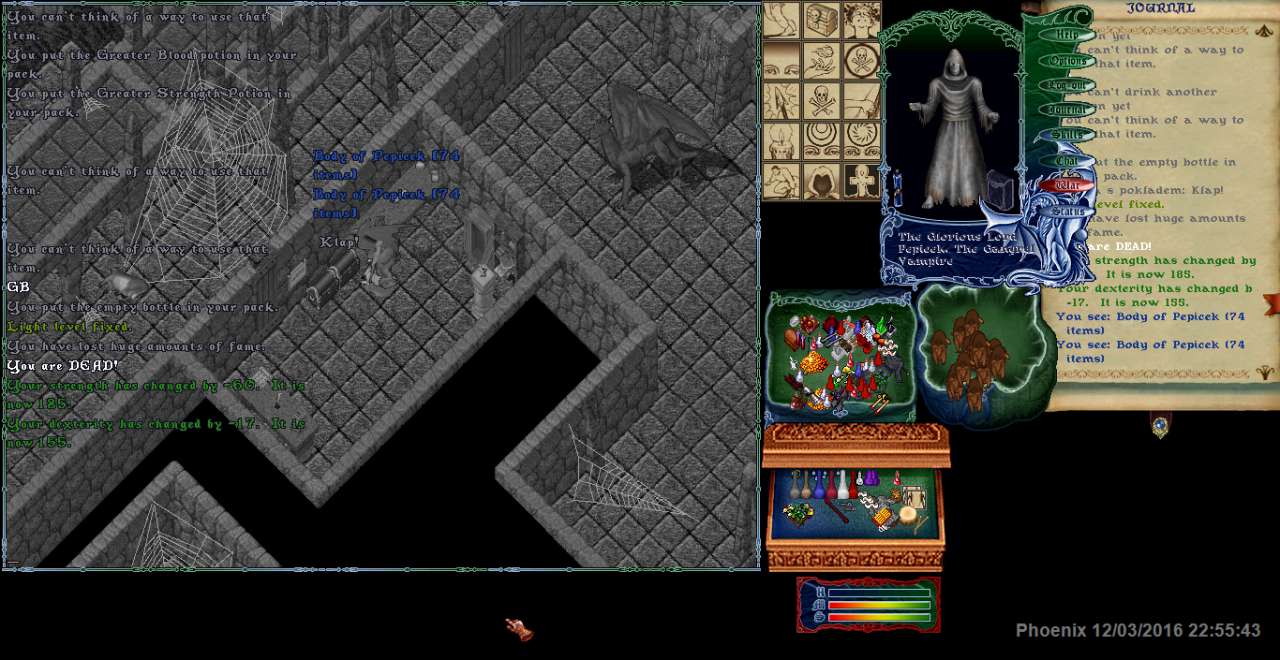Open the Journal from the paperdoll

coord(1067,110)
